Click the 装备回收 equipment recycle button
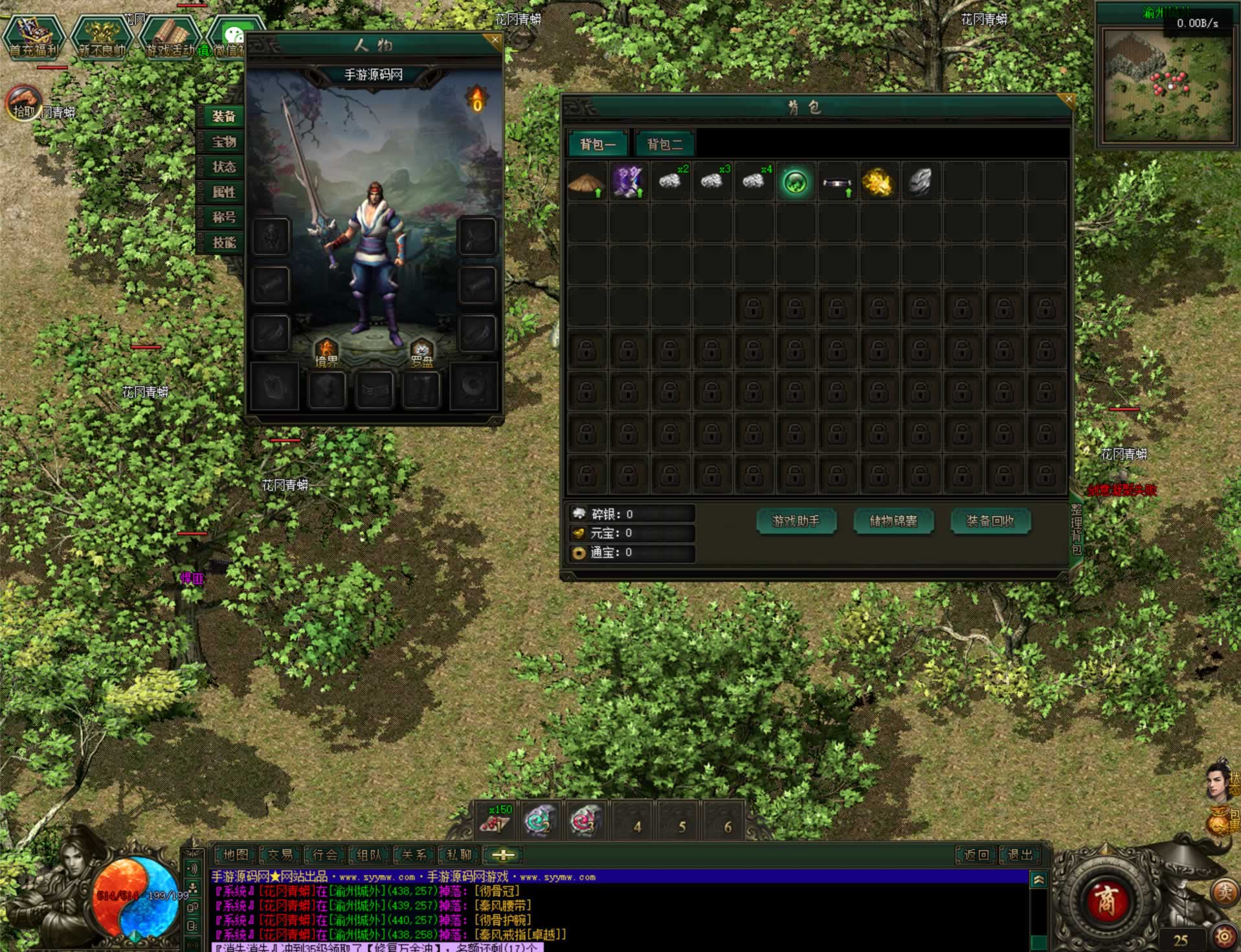This screenshot has width=1241, height=952. tap(990, 521)
